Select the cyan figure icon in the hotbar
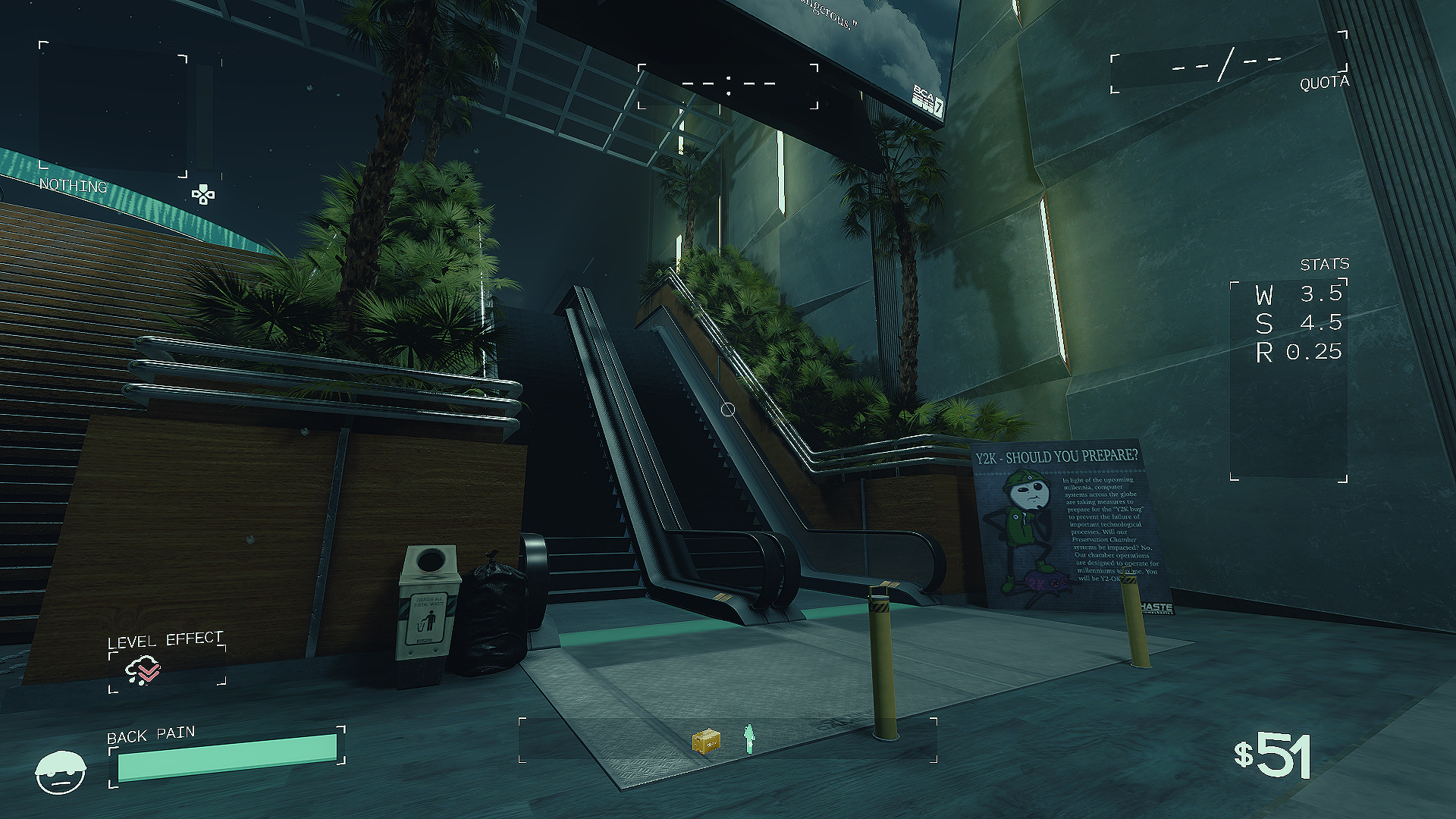The width and height of the screenshot is (1456, 819). [749, 739]
